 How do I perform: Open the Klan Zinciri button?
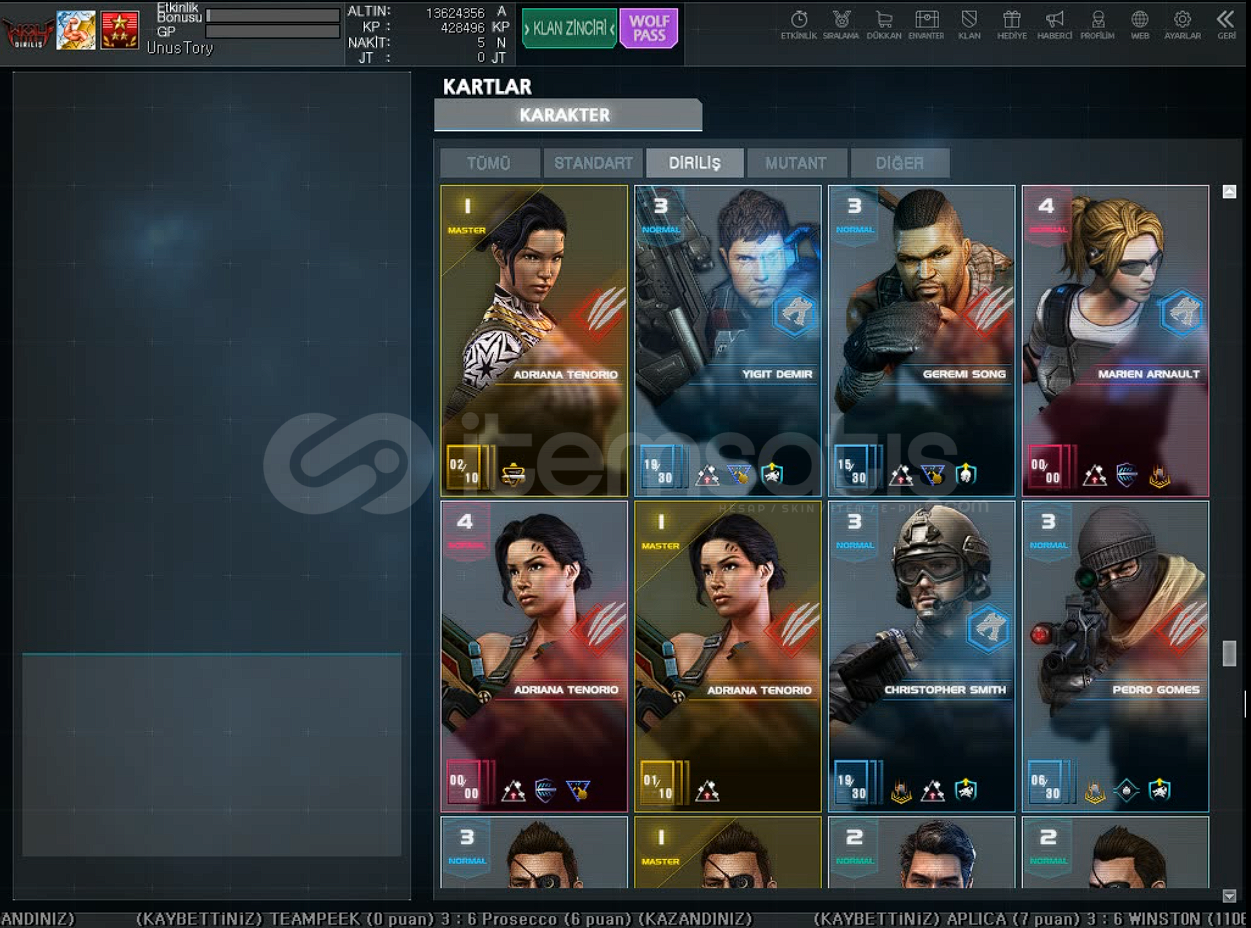[x=569, y=28]
